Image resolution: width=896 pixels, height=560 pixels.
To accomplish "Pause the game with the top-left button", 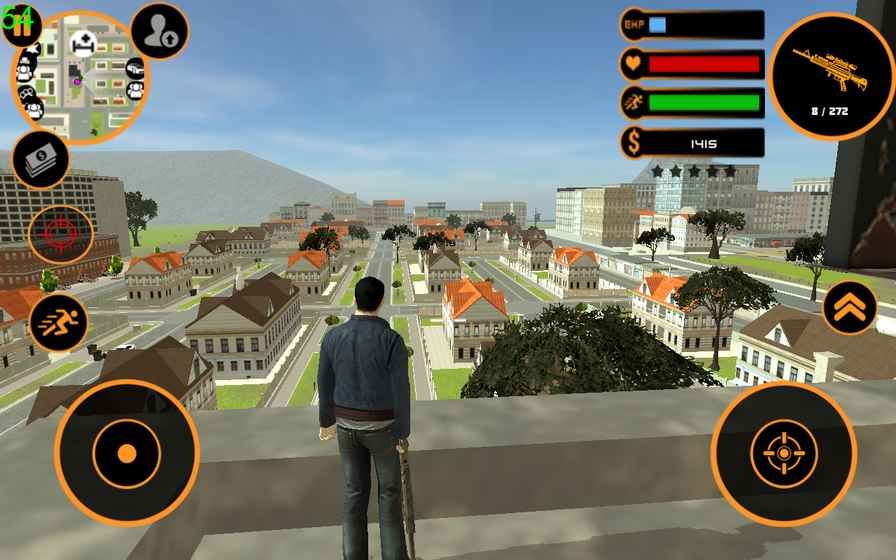I will [22, 22].
